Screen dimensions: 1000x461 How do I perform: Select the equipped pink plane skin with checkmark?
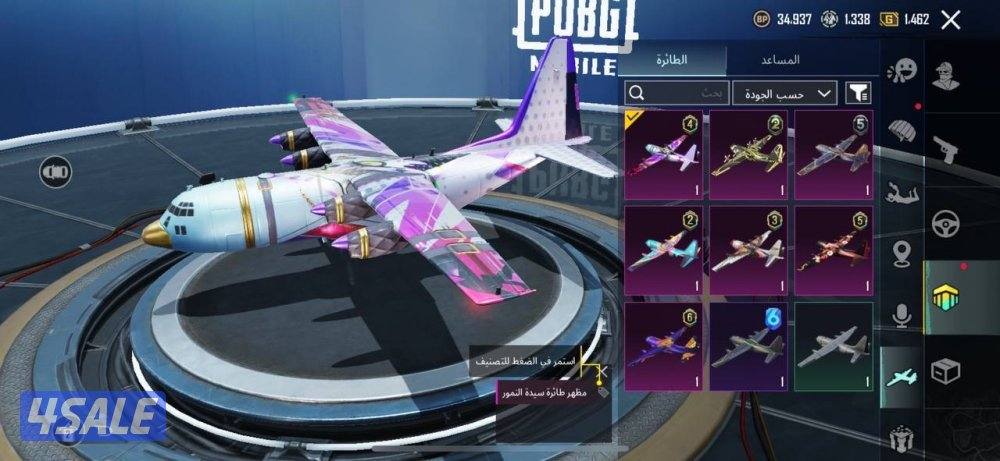[x=662, y=151]
